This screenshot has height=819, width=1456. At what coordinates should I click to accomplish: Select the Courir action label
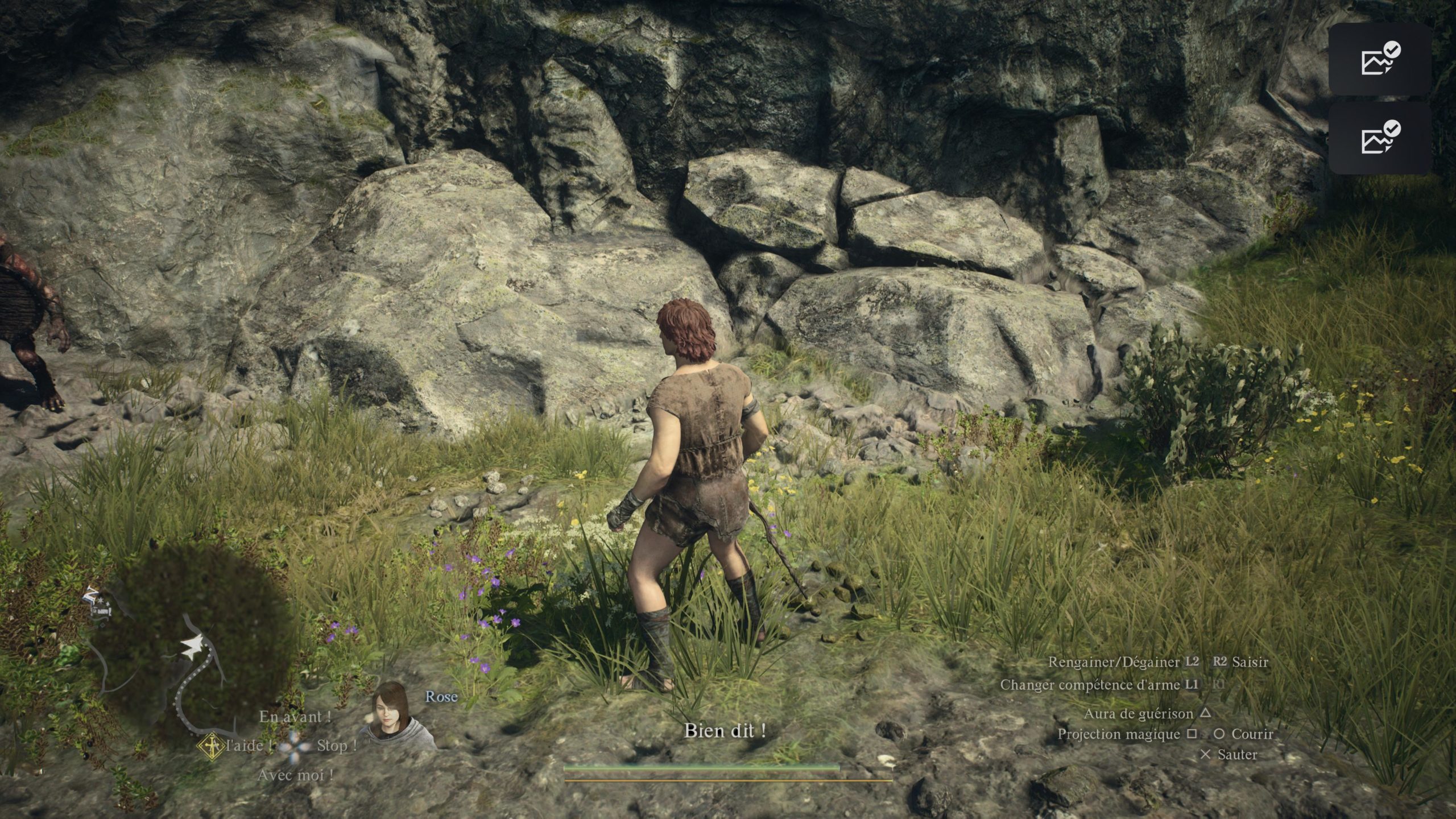coord(1251,734)
